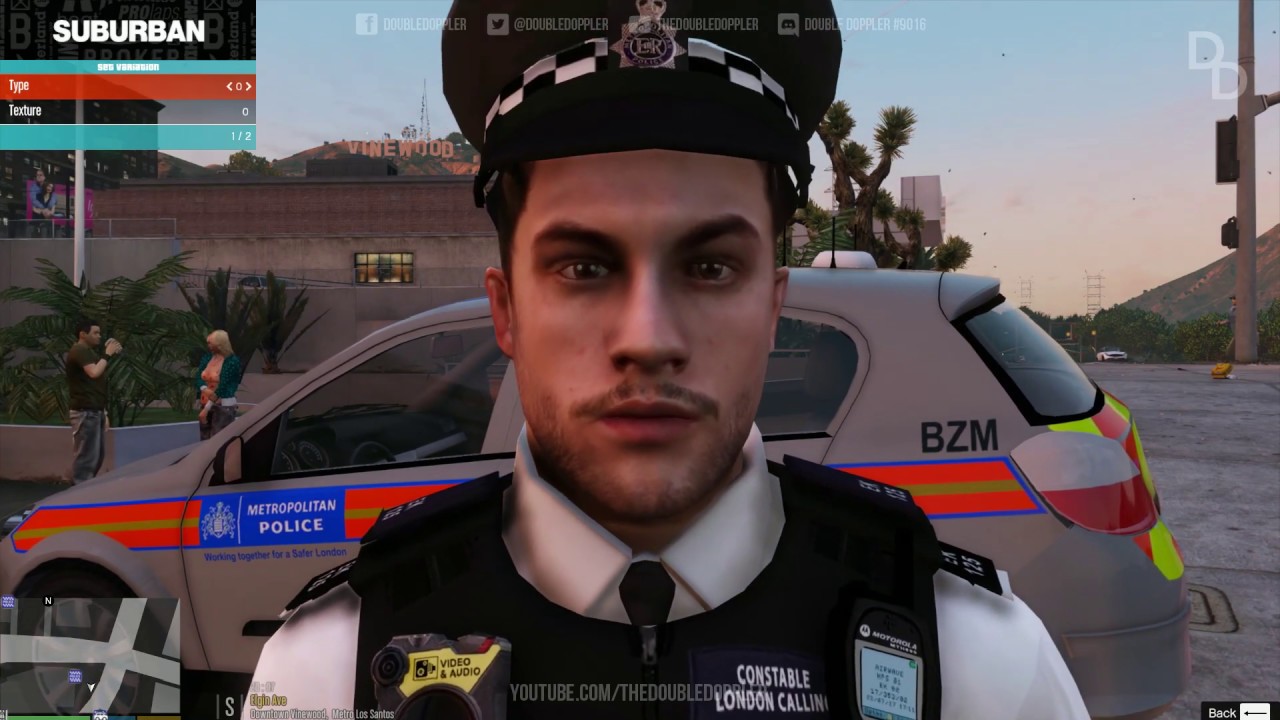
Task: Click the right chevron on the Type option
Action: point(248,86)
